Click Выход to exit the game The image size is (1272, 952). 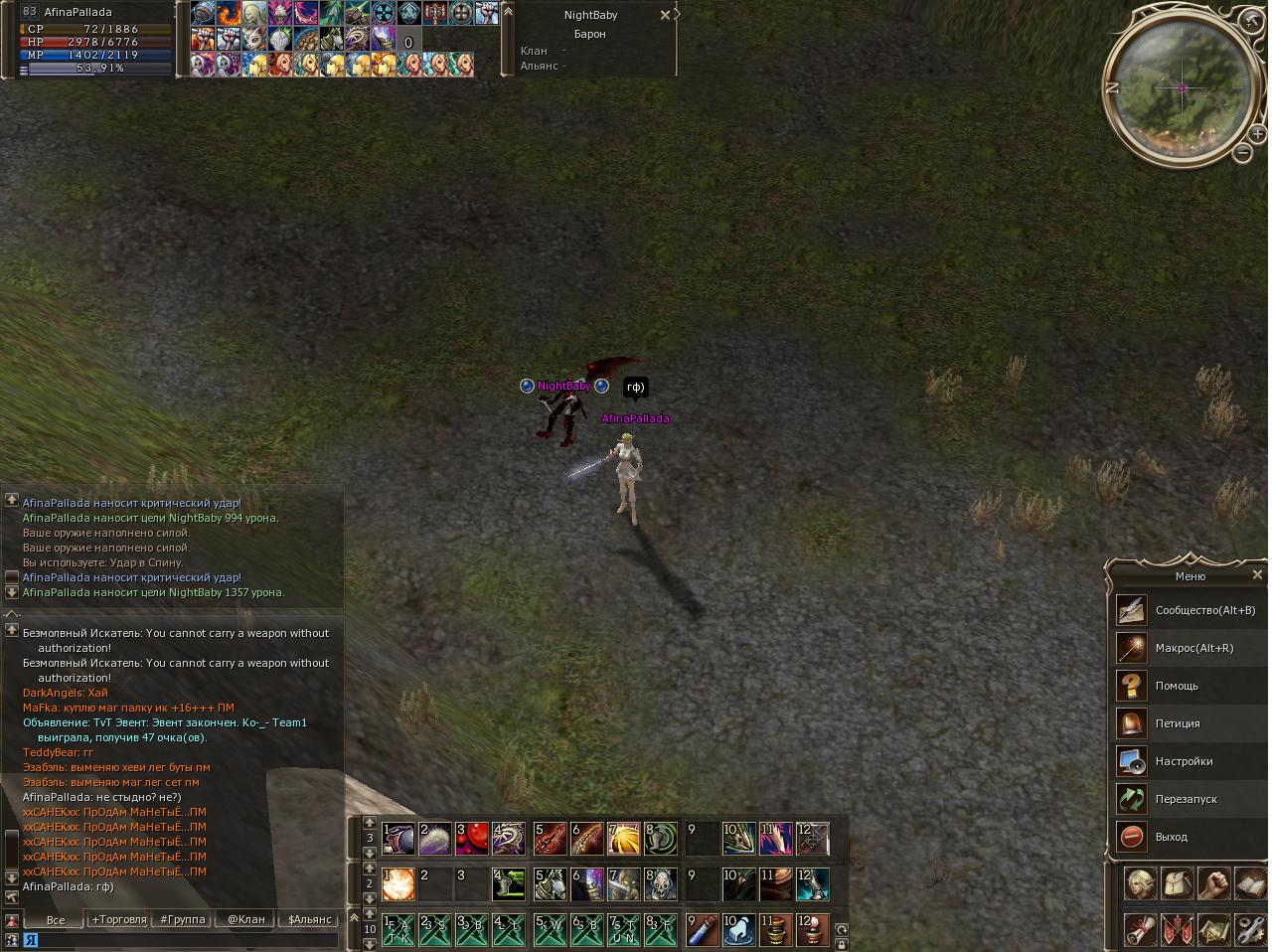(1171, 837)
